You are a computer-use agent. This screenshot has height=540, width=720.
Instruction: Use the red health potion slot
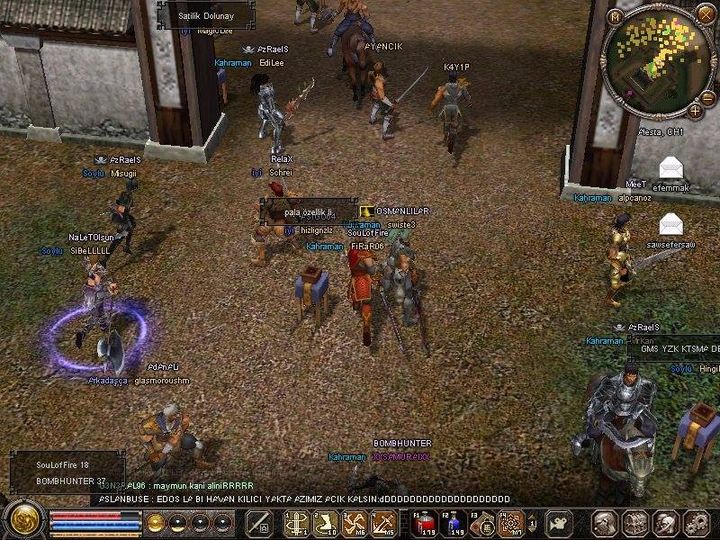pos(425,523)
